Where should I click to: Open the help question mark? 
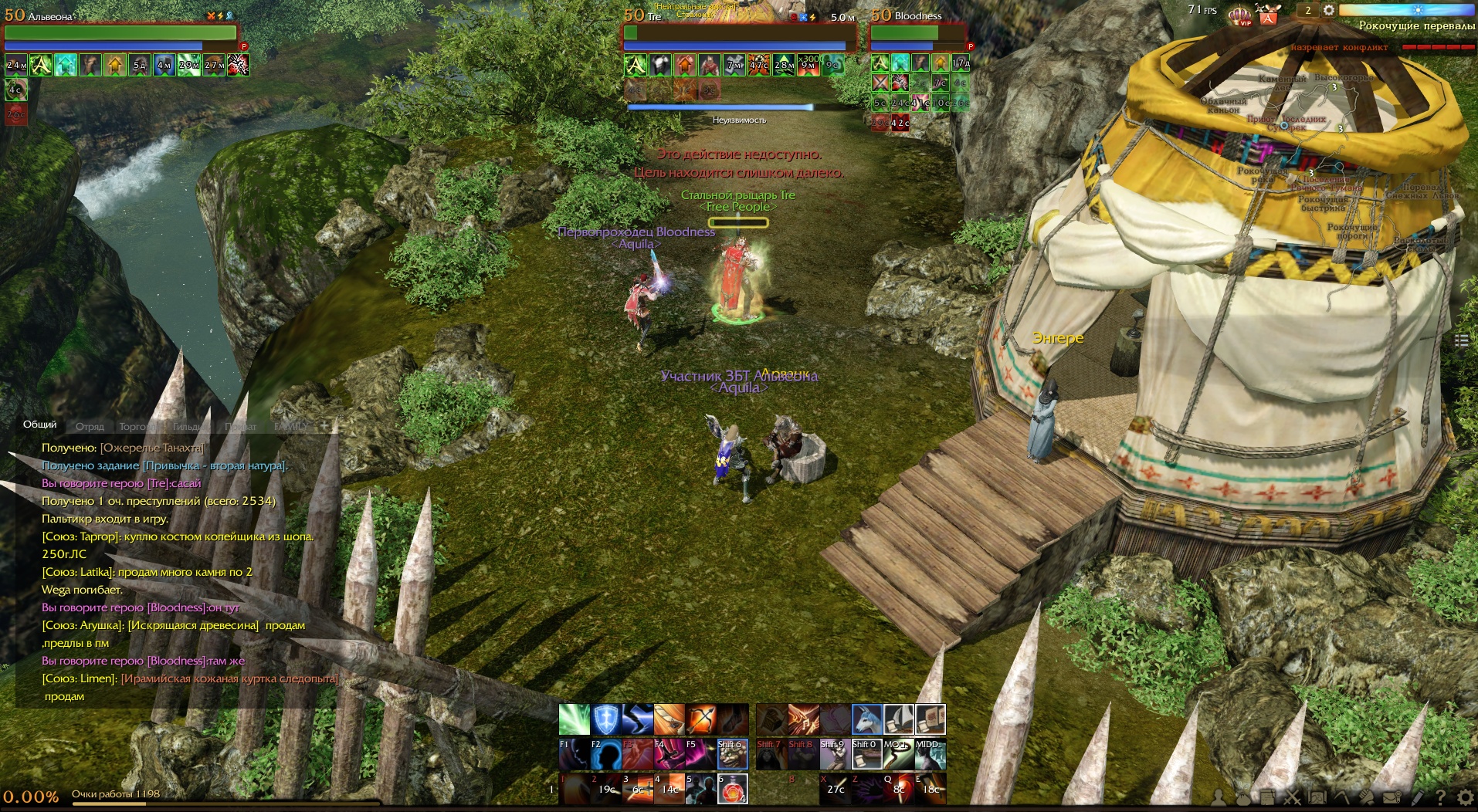pos(1440,797)
